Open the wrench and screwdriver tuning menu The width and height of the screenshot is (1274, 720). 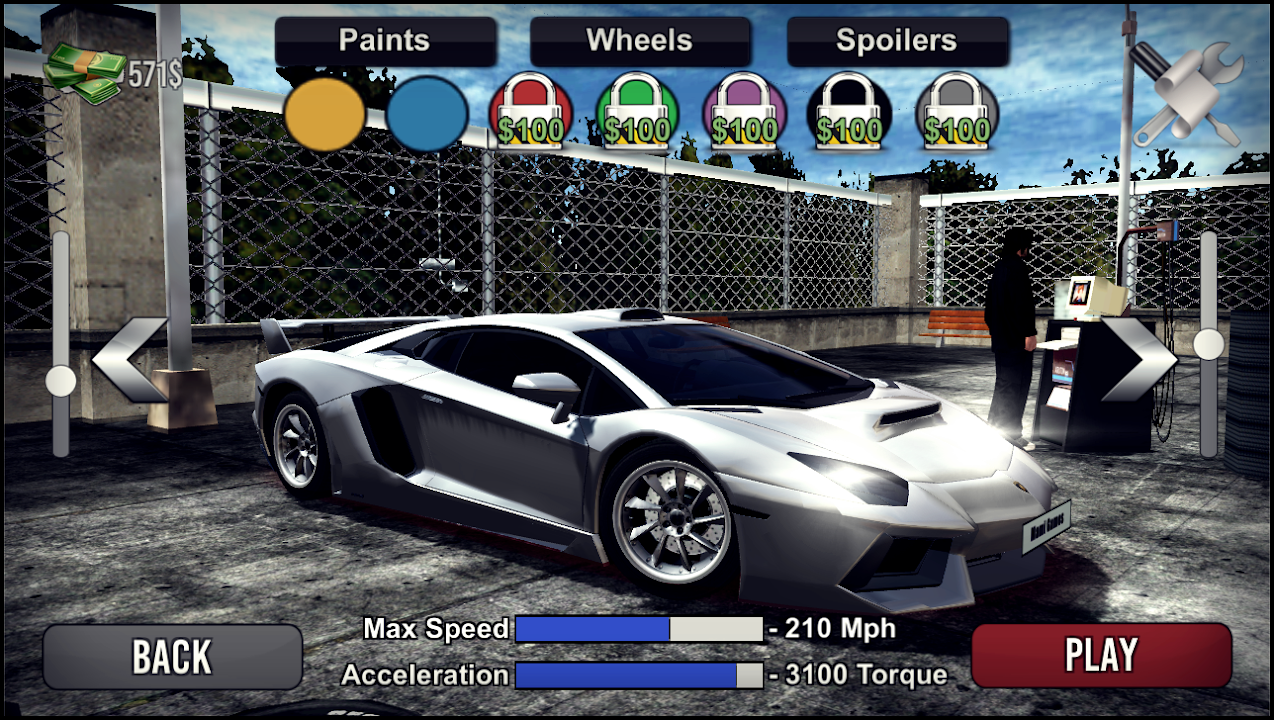(x=1188, y=94)
